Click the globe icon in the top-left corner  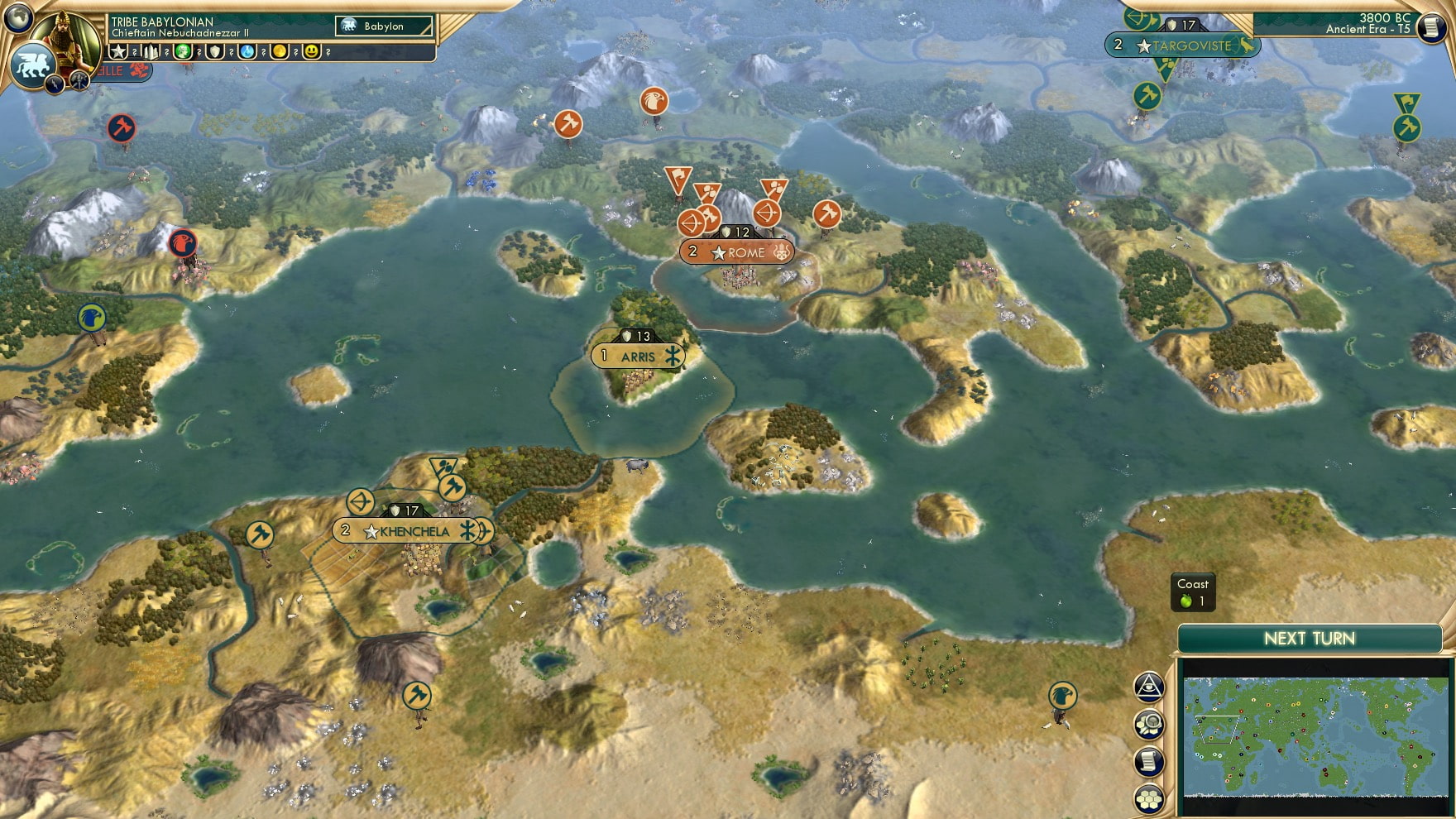pos(17,17)
